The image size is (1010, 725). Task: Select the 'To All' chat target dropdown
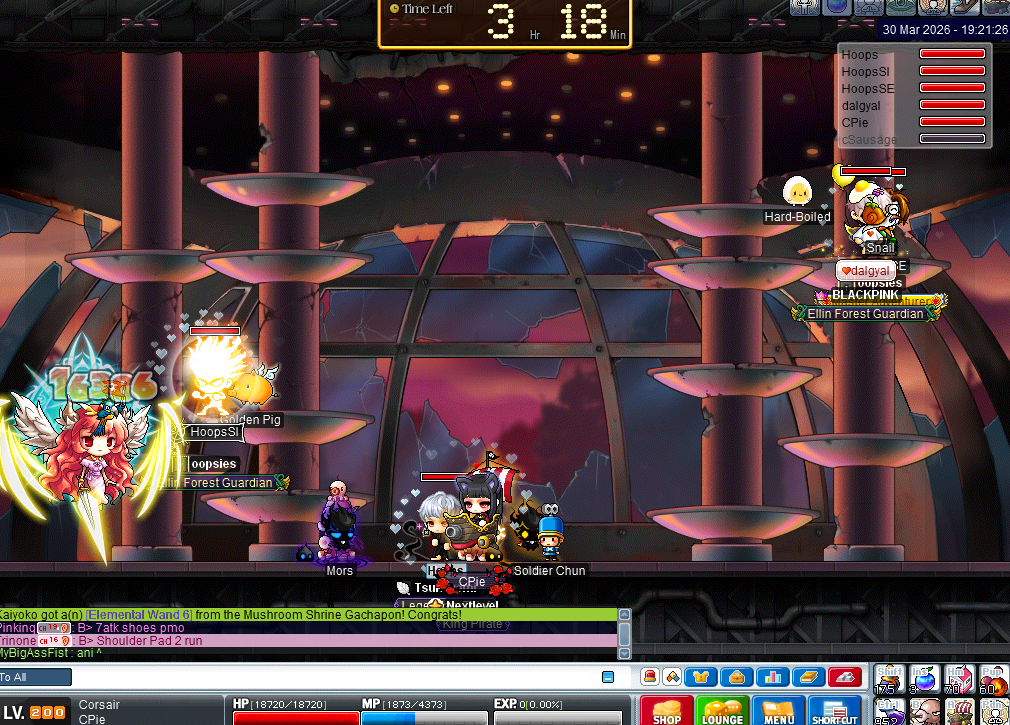(x=36, y=677)
